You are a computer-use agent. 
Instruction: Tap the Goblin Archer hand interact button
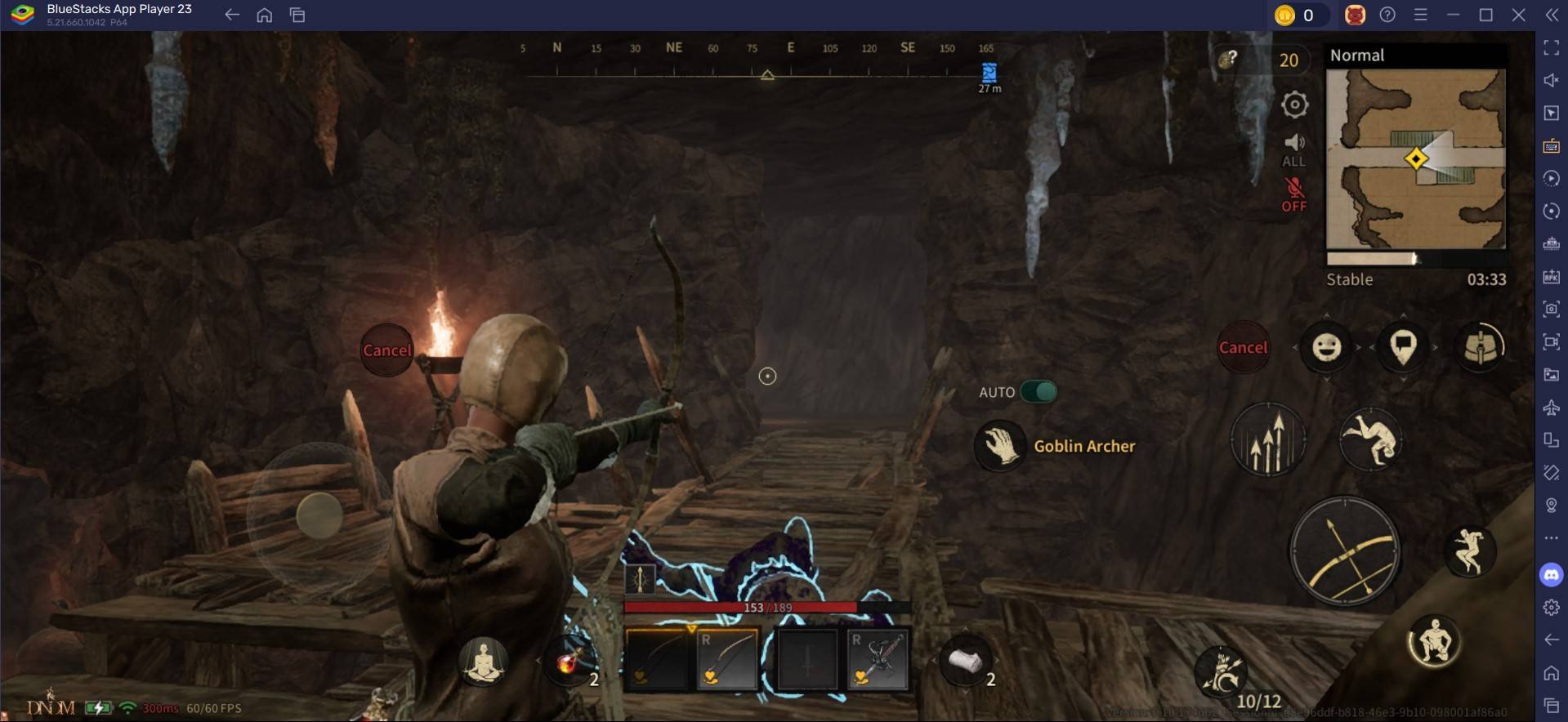click(999, 446)
